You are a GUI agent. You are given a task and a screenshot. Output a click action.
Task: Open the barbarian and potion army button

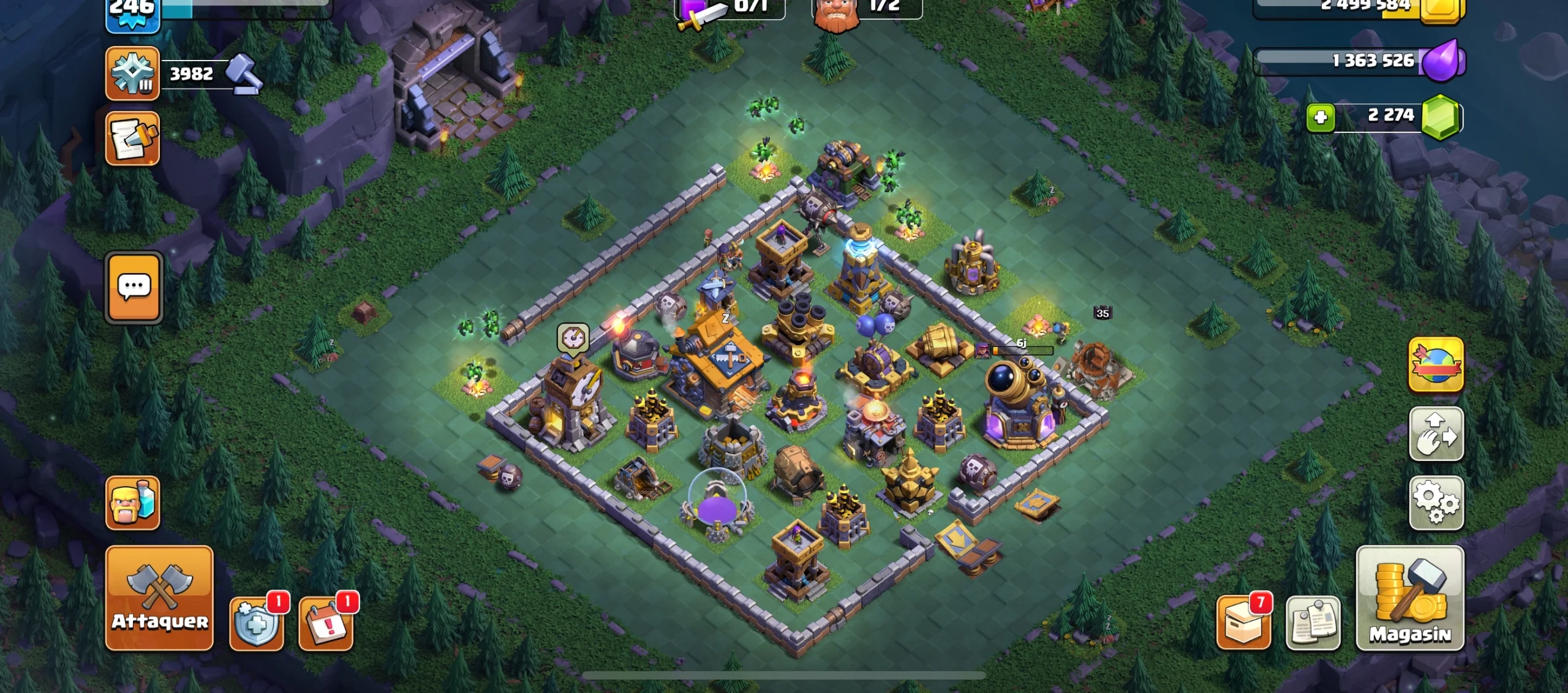132,503
